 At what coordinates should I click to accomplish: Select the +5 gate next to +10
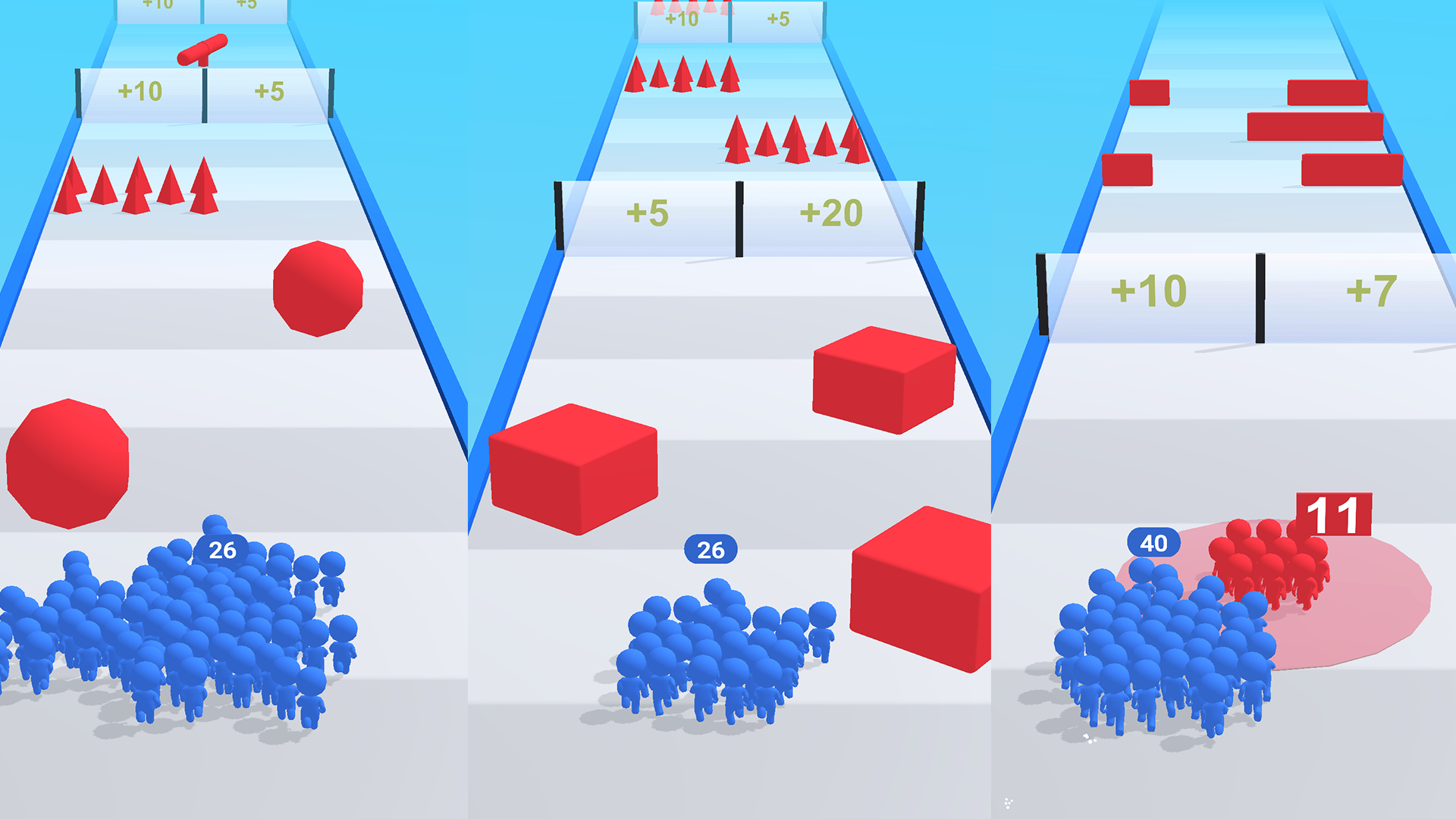click(269, 89)
